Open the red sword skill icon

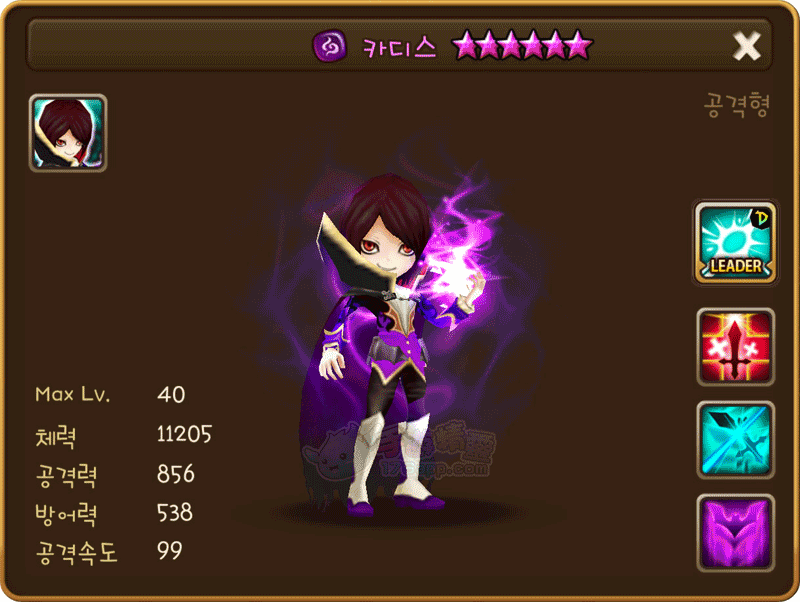(735, 347)
